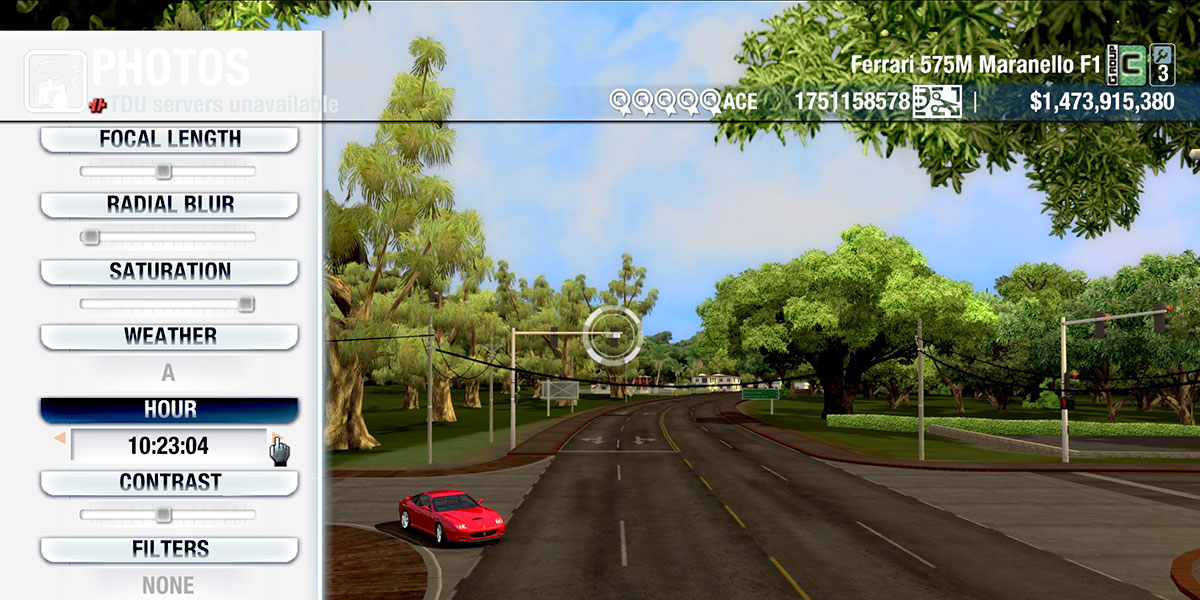This screenshot has width=1200, height=600.
Task: Click the Contrast slider handle
Action: [163, 514]
